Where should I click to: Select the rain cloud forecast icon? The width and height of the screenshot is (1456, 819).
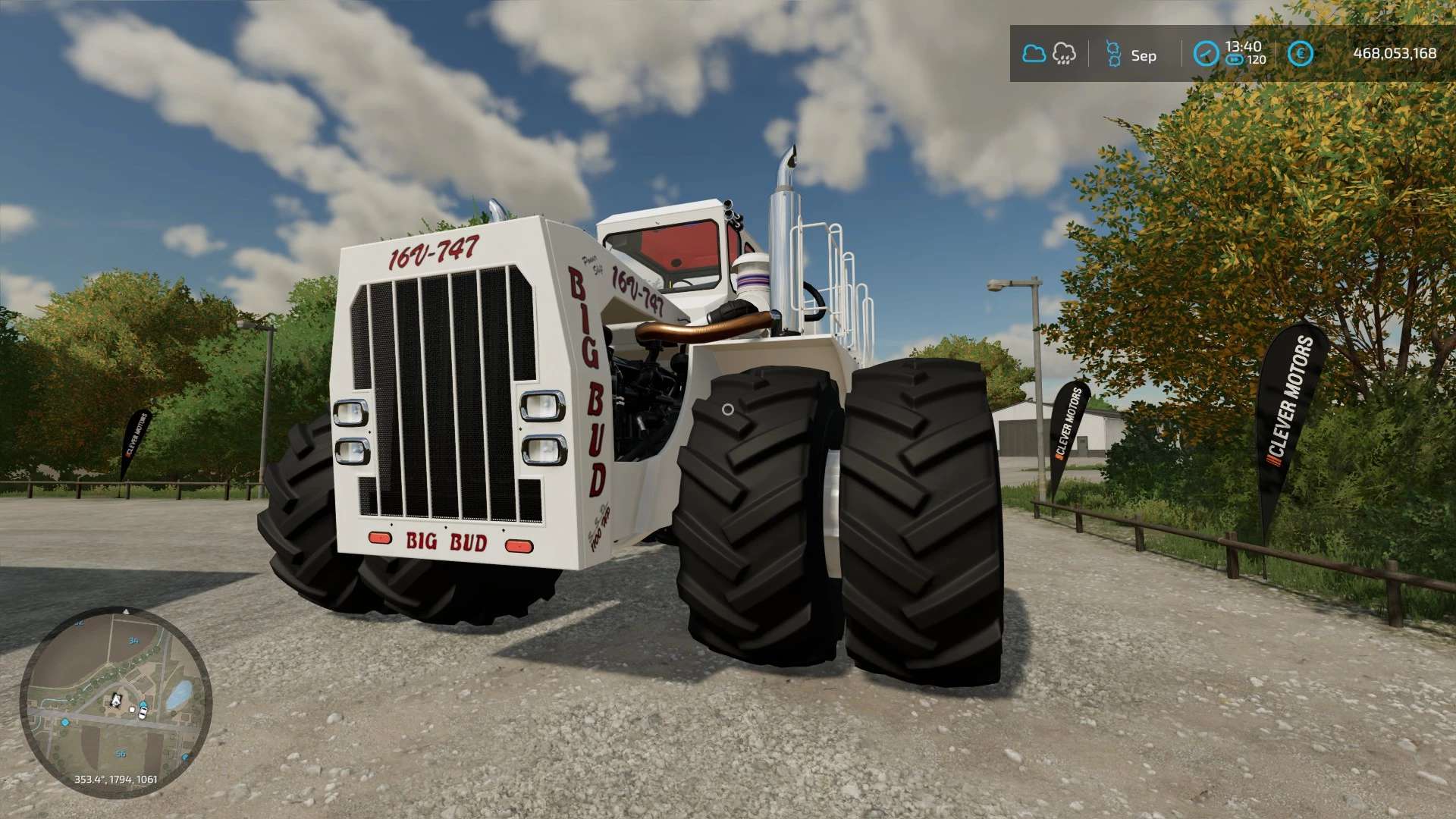pos(1064,54)
